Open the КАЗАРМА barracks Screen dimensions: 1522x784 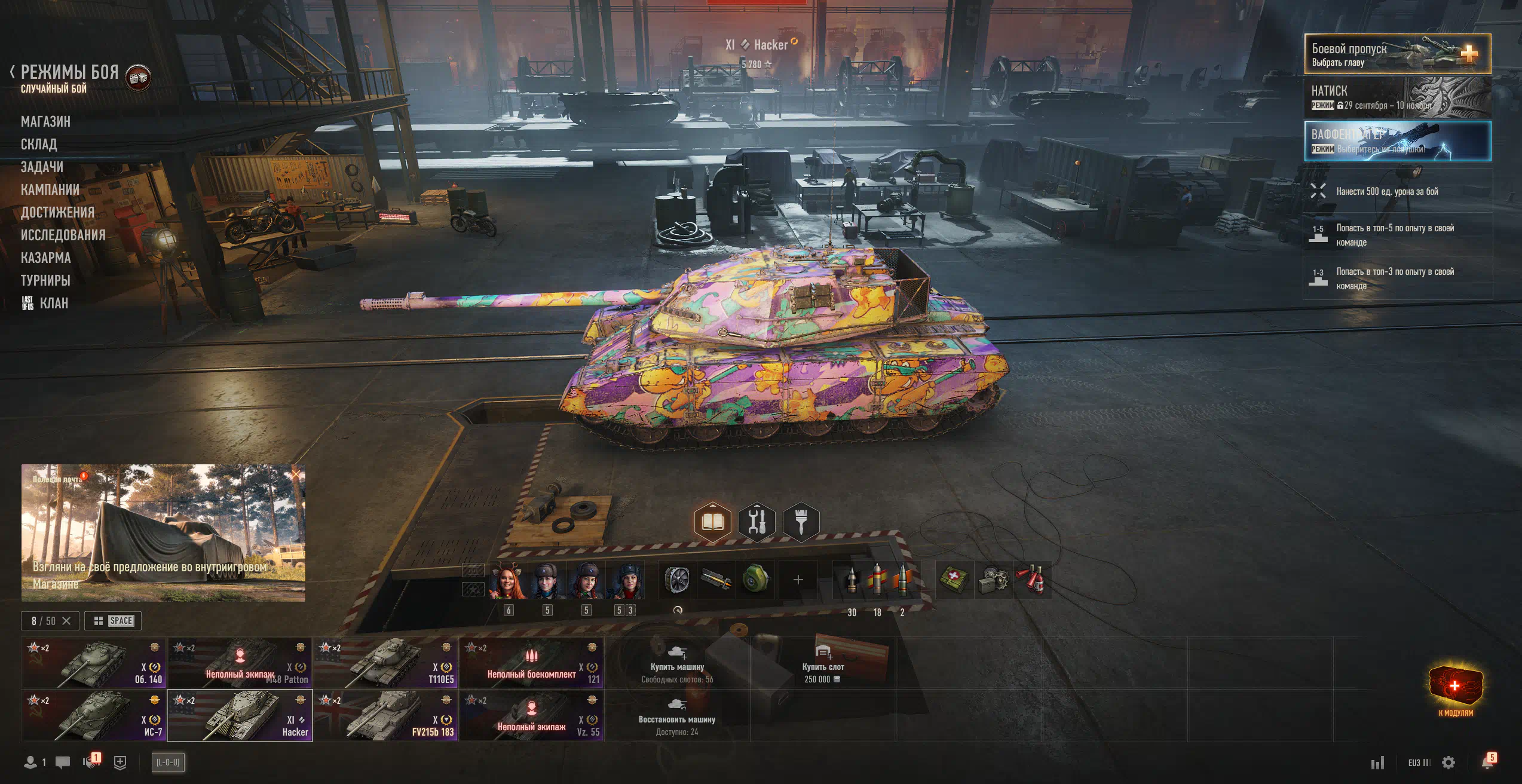(45, 258)
